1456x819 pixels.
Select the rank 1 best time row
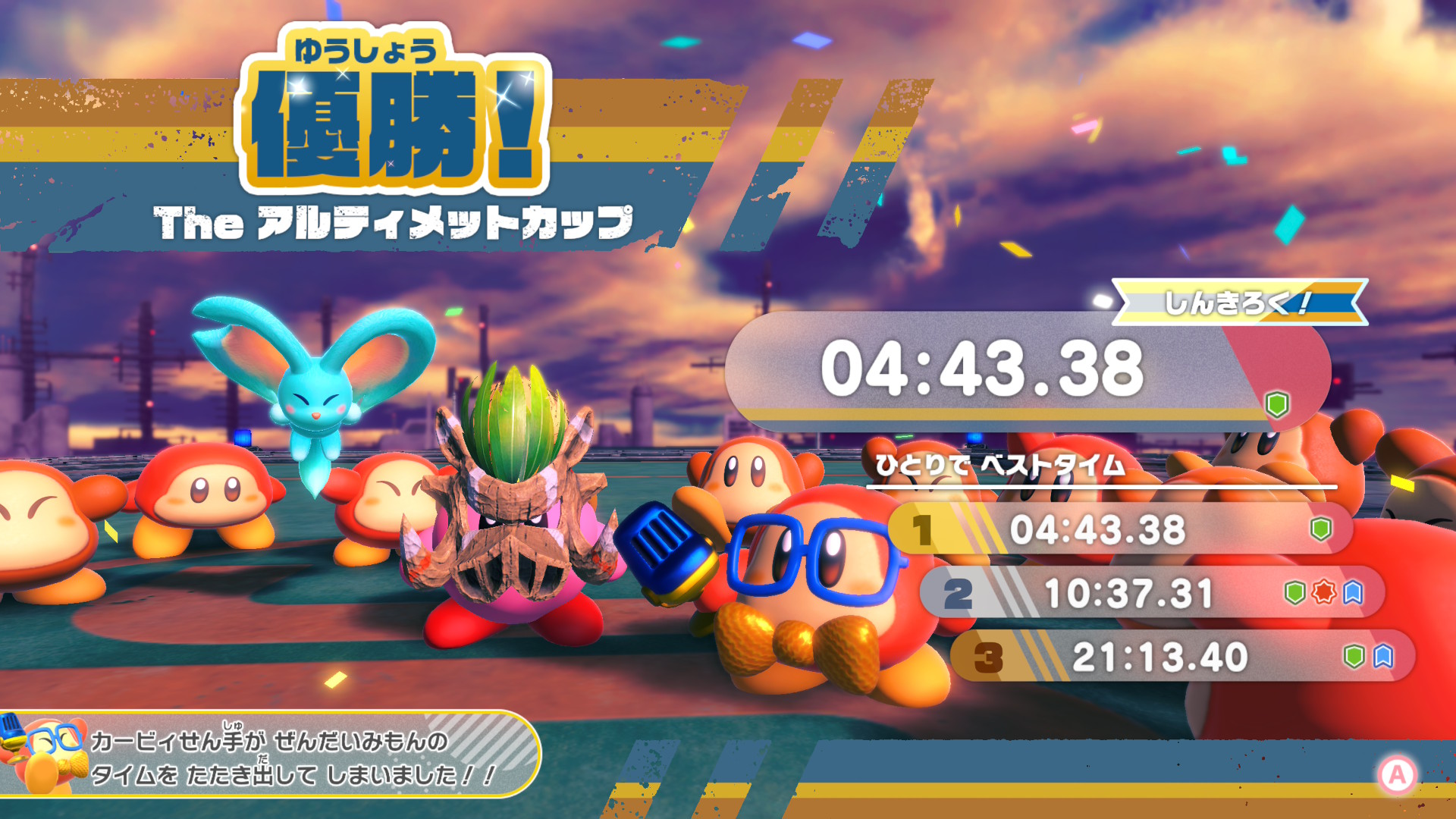coord(1119,529)
